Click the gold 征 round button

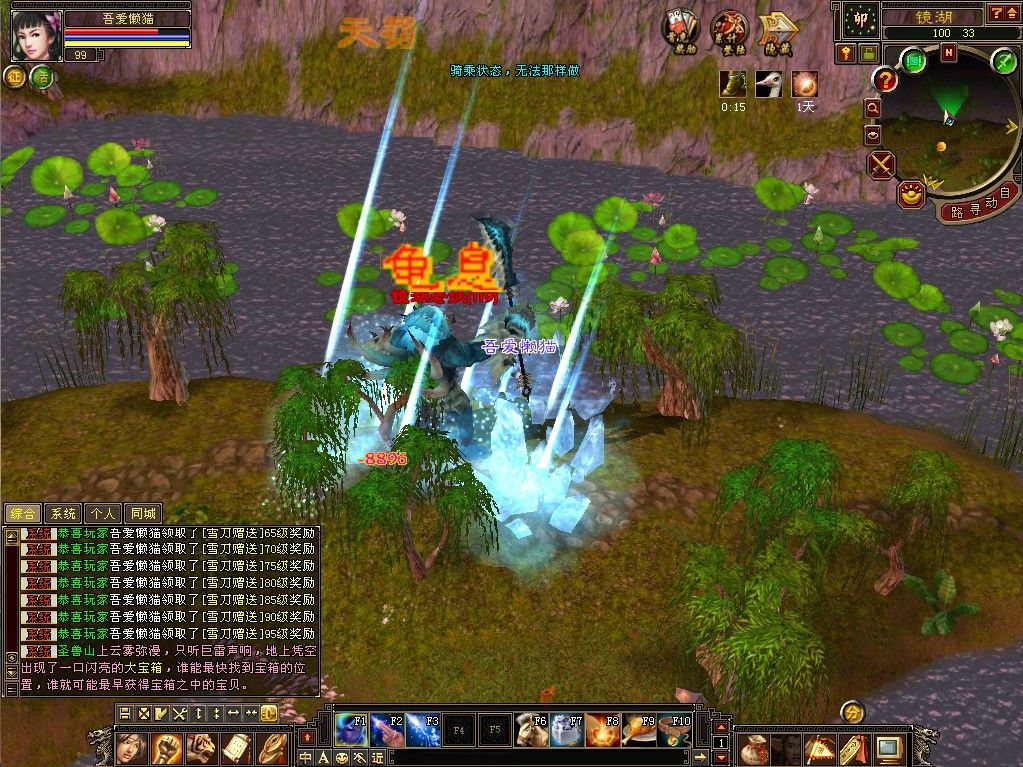point(16,76)
